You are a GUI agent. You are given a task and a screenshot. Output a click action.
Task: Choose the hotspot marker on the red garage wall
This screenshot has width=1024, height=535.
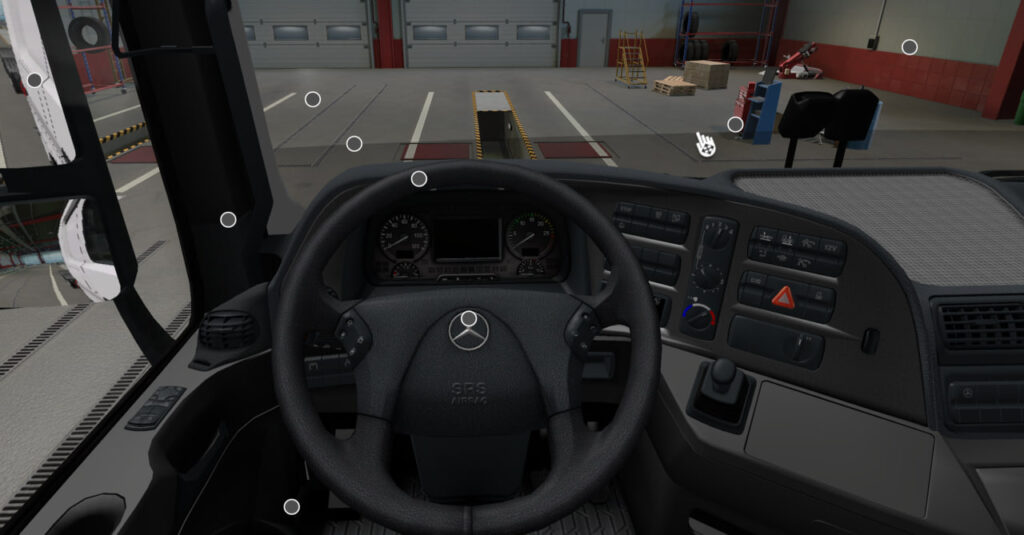click(x=909, y=47)
